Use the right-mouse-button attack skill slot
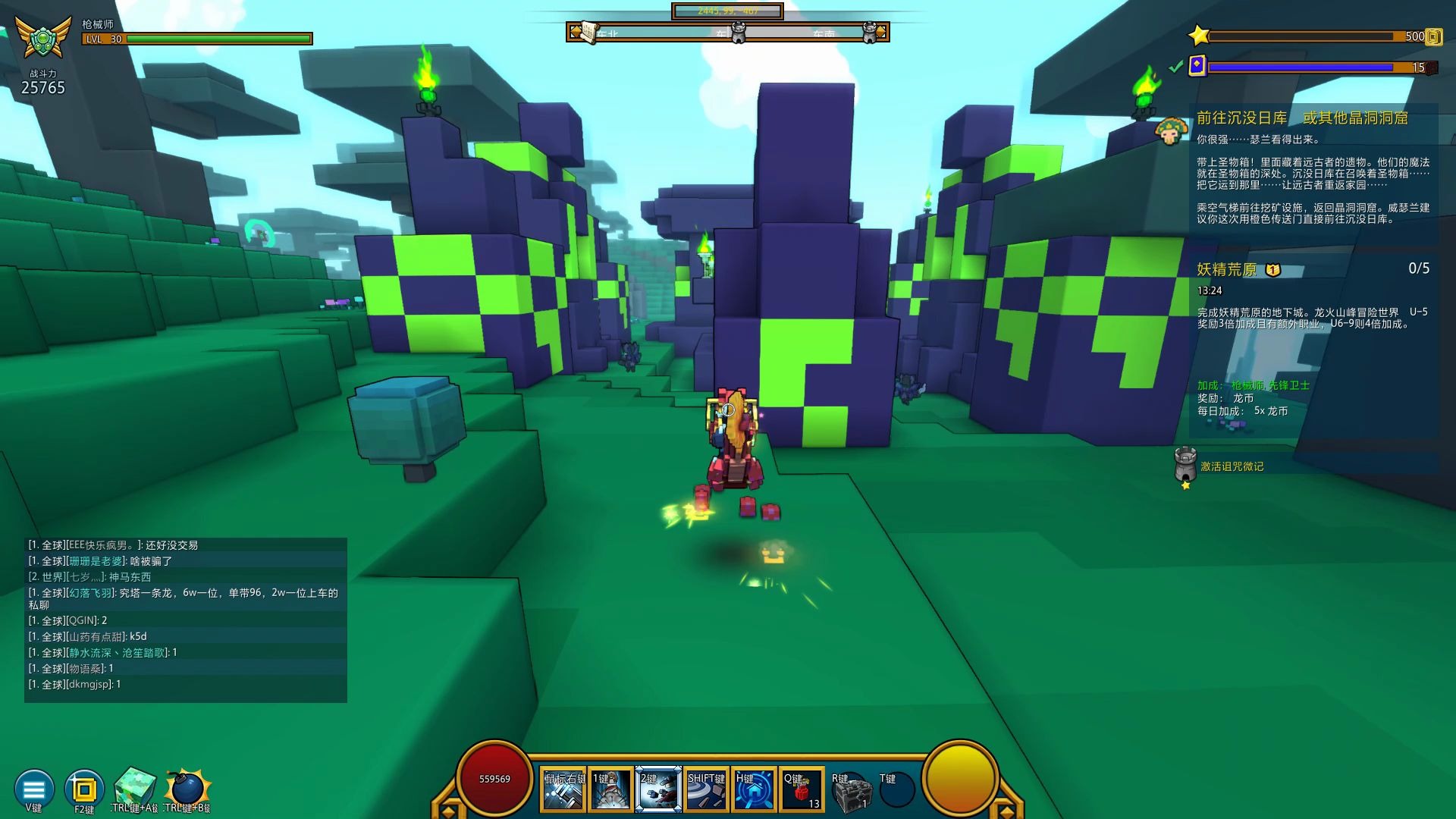The width and height of the screenshot is (1456, 819). point(563,790)
